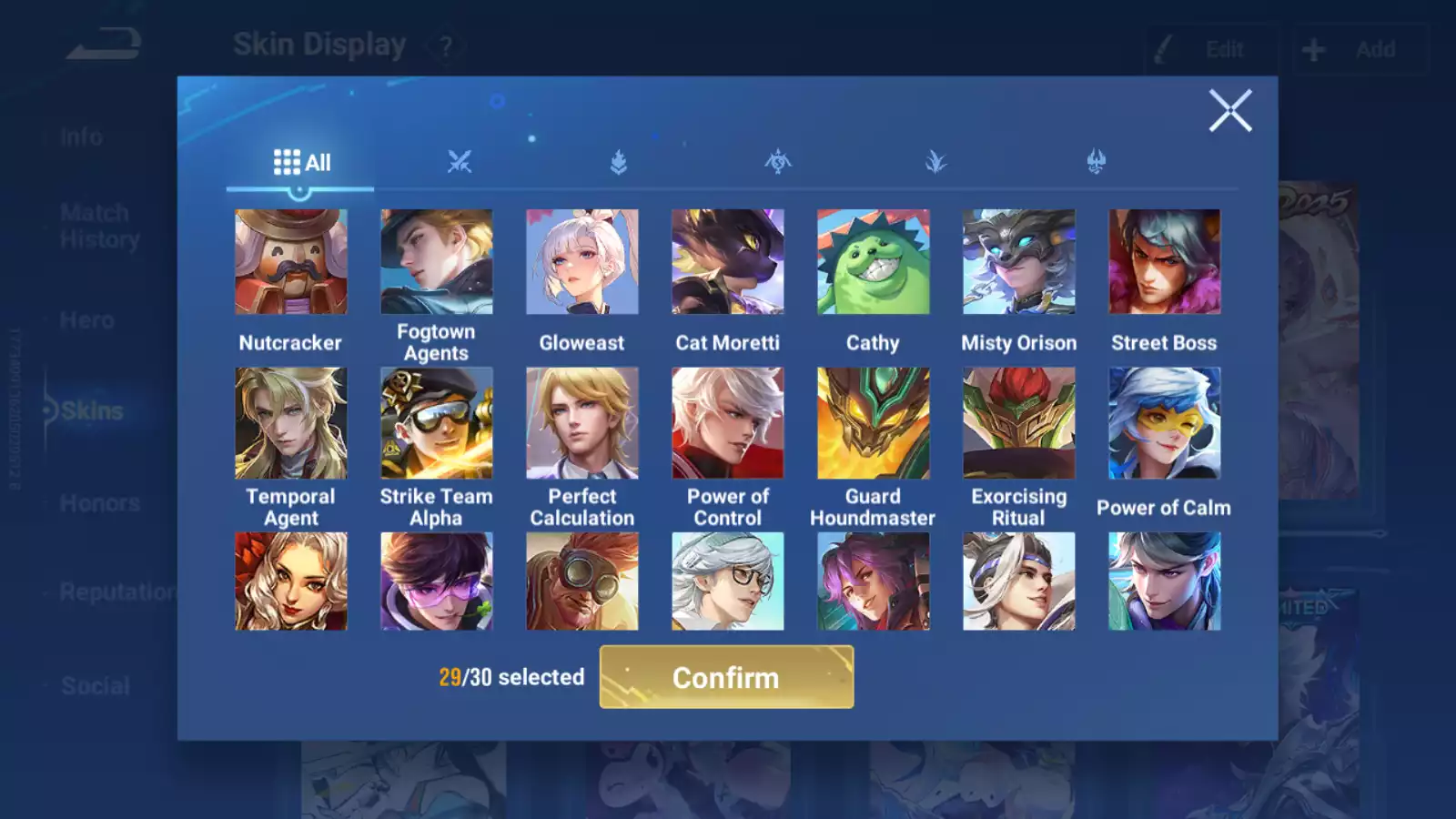Viewport: 1456px width, 819px height.
Task: Switch to the All skins tab
Action: (301, 163)
